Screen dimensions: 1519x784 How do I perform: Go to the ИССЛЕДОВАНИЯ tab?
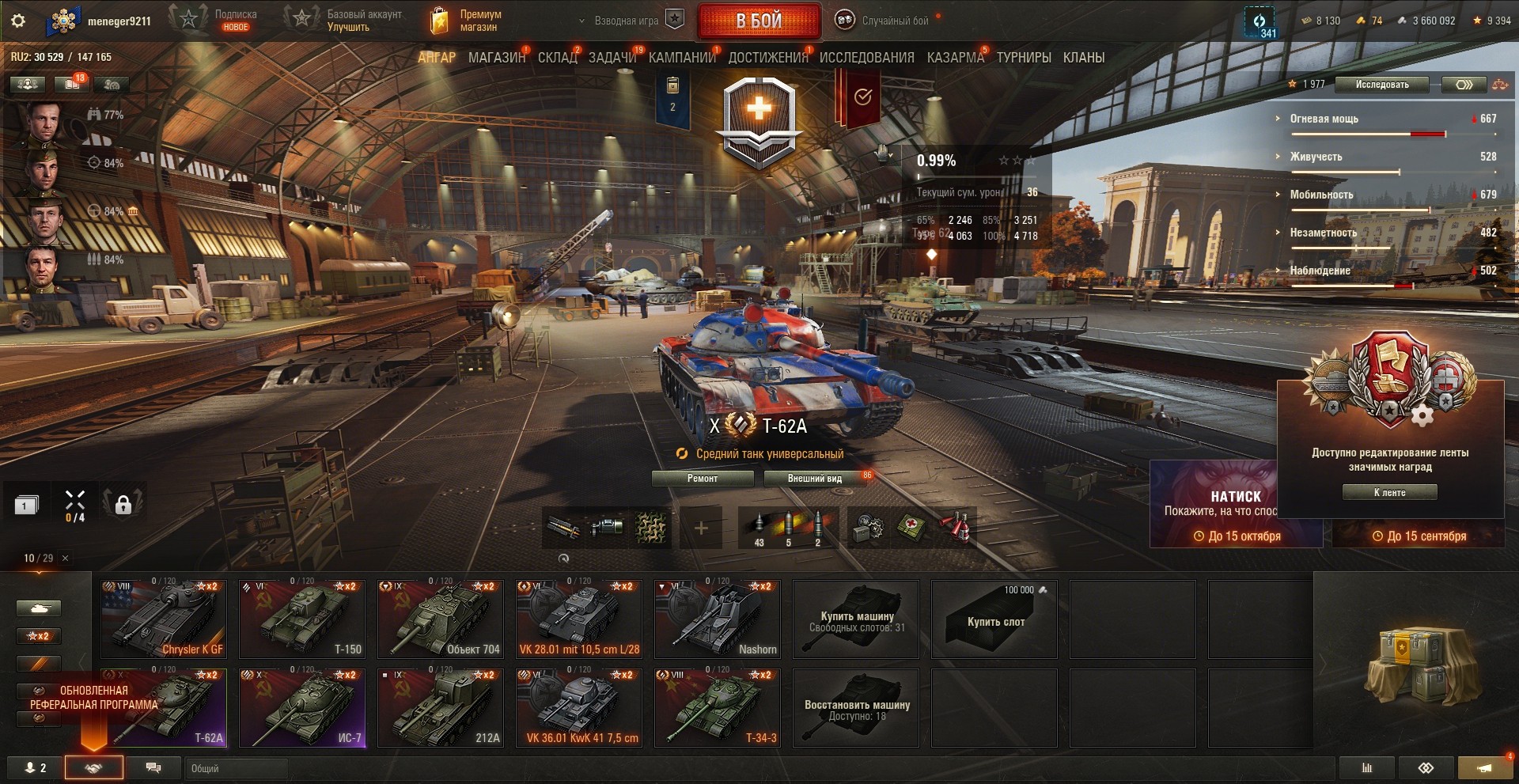pos(866,58)
